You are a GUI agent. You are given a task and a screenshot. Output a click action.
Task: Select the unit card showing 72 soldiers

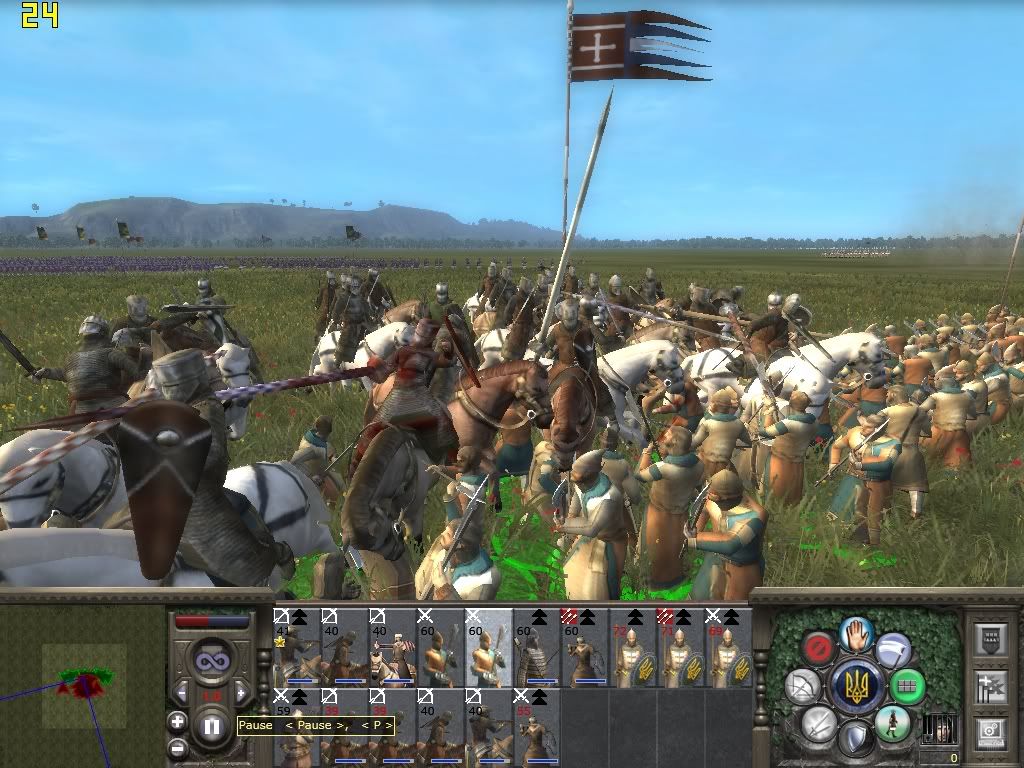[x=633, y=647]
